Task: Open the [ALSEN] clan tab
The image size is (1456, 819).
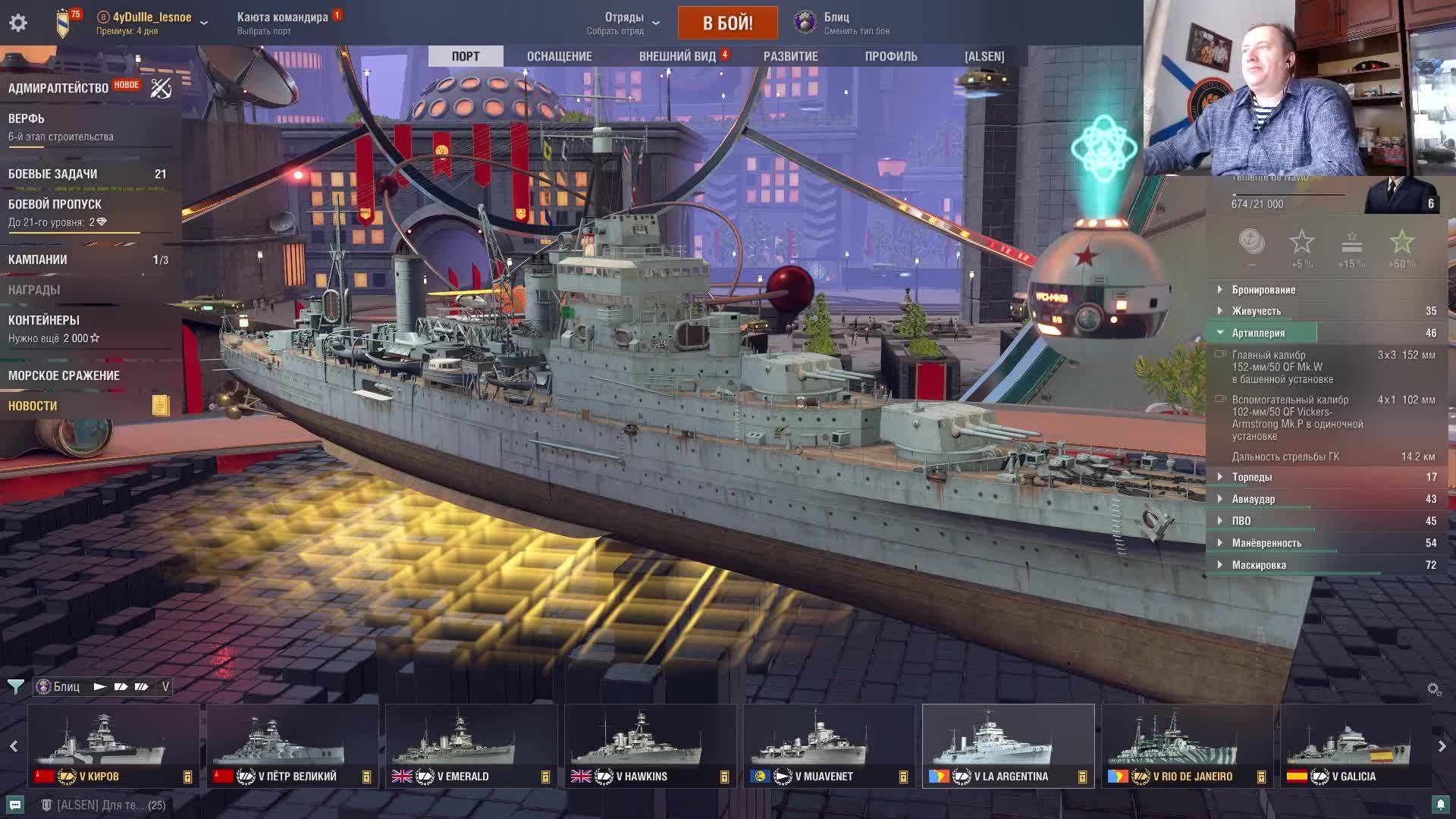Action: coord(984,56)
